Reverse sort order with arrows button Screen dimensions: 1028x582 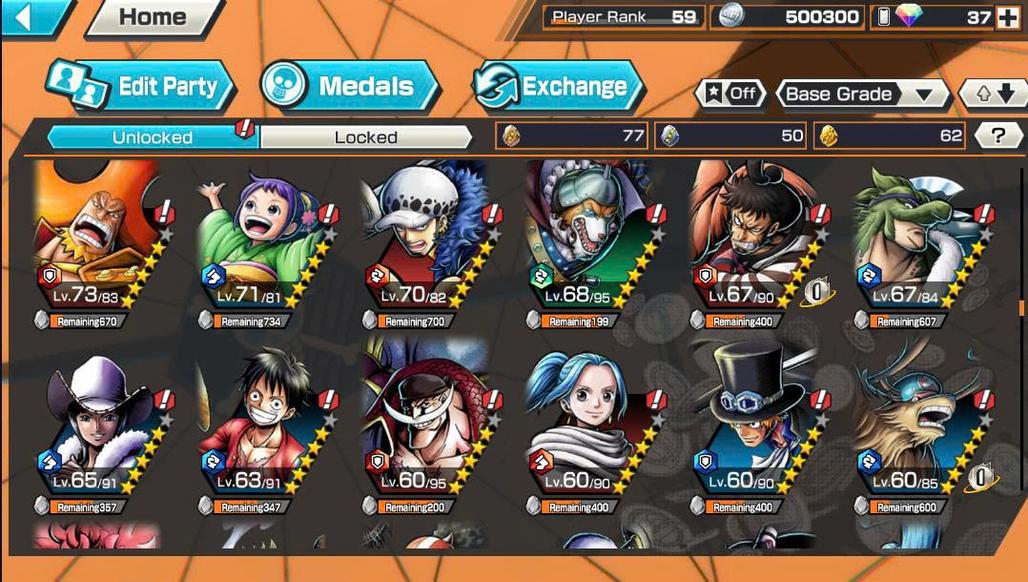[994, 94]
